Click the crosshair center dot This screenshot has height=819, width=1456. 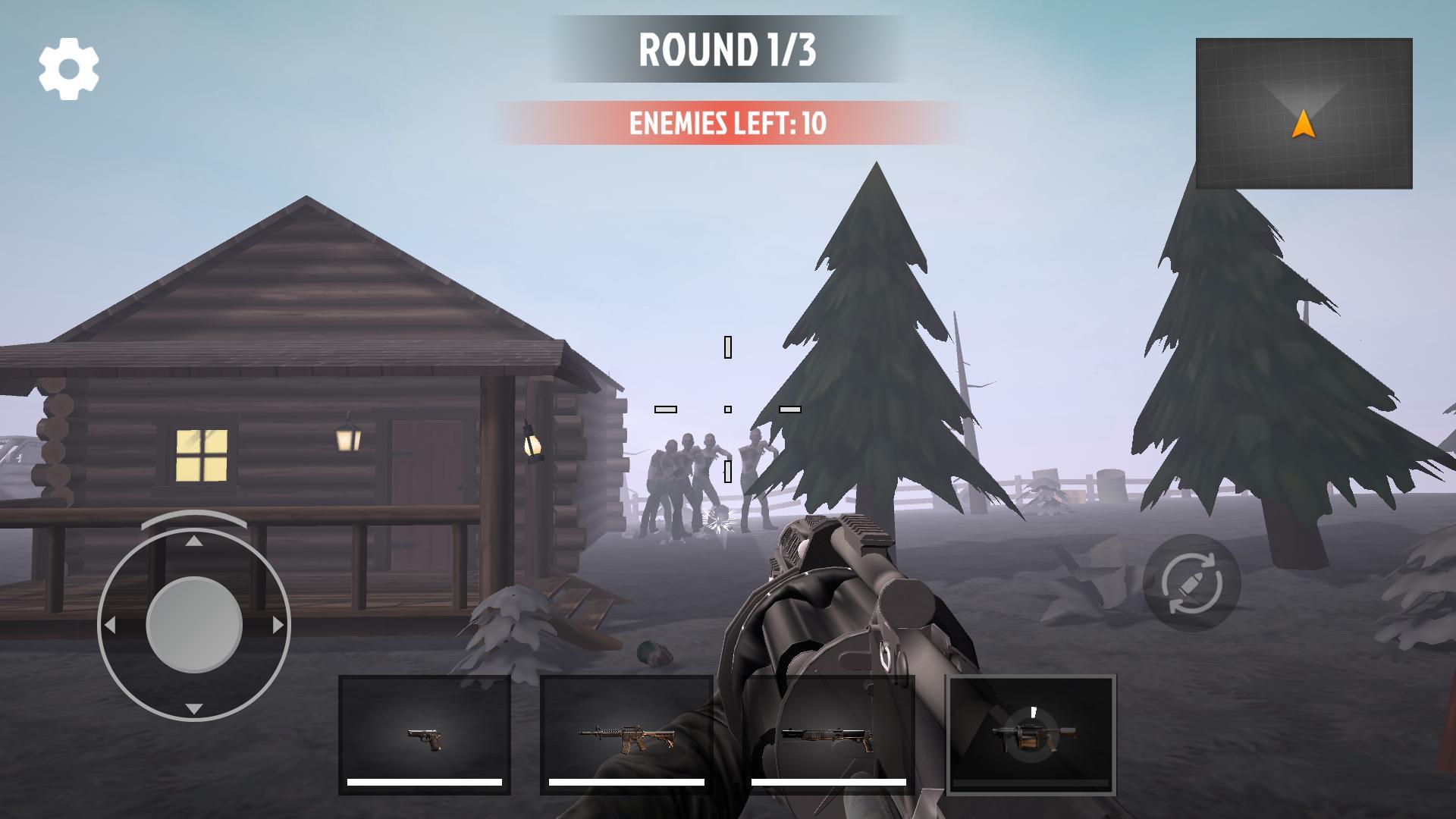(728, 408)
